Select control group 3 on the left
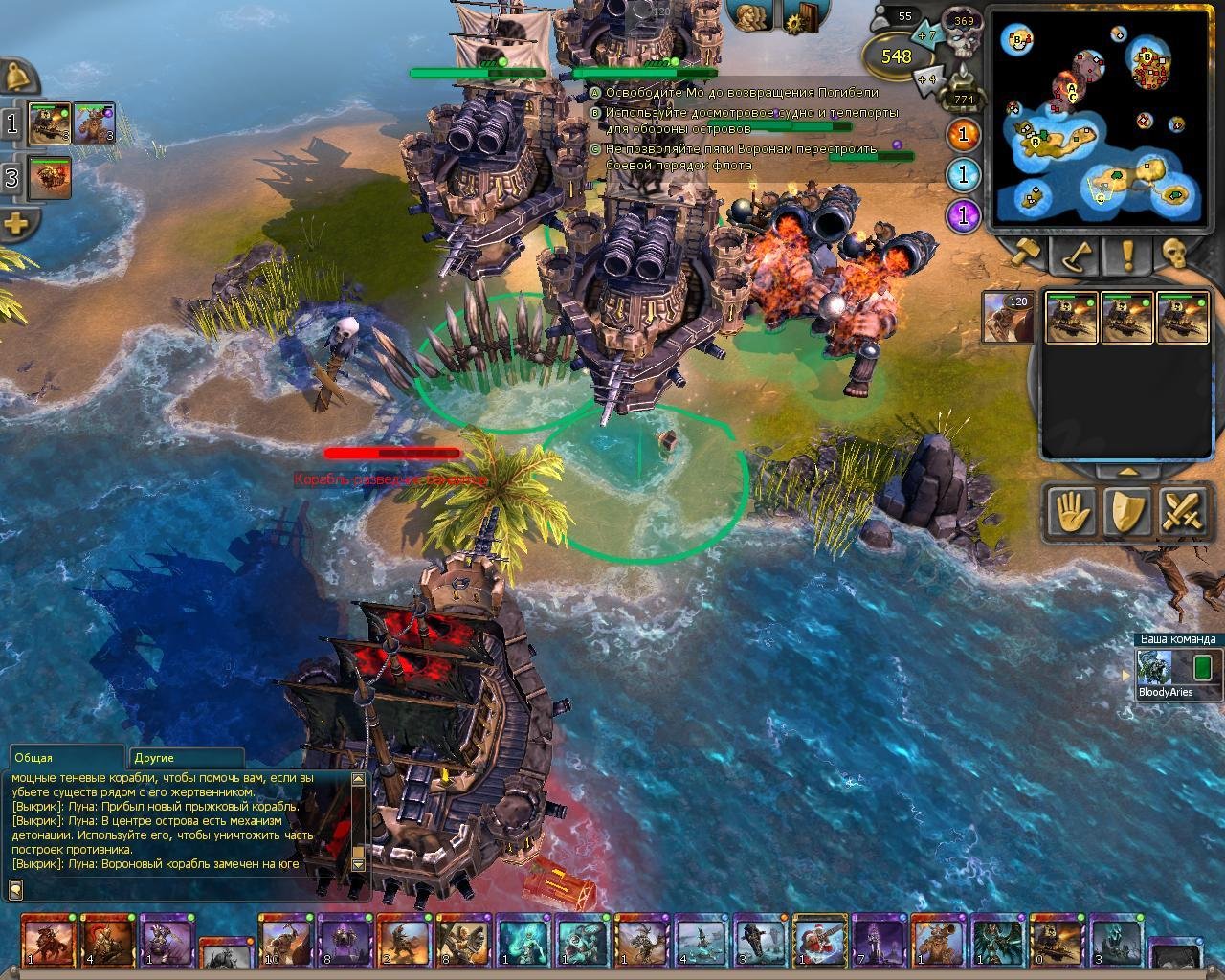 tap(11, 178)
